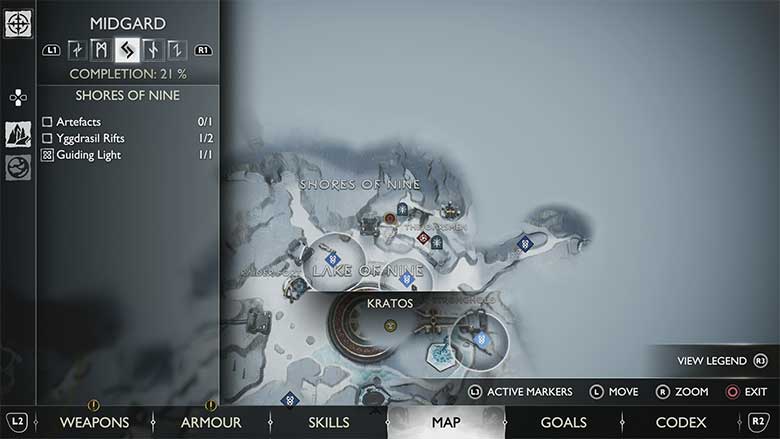
Task: Open the Codex tab
Action: (681, 422)
